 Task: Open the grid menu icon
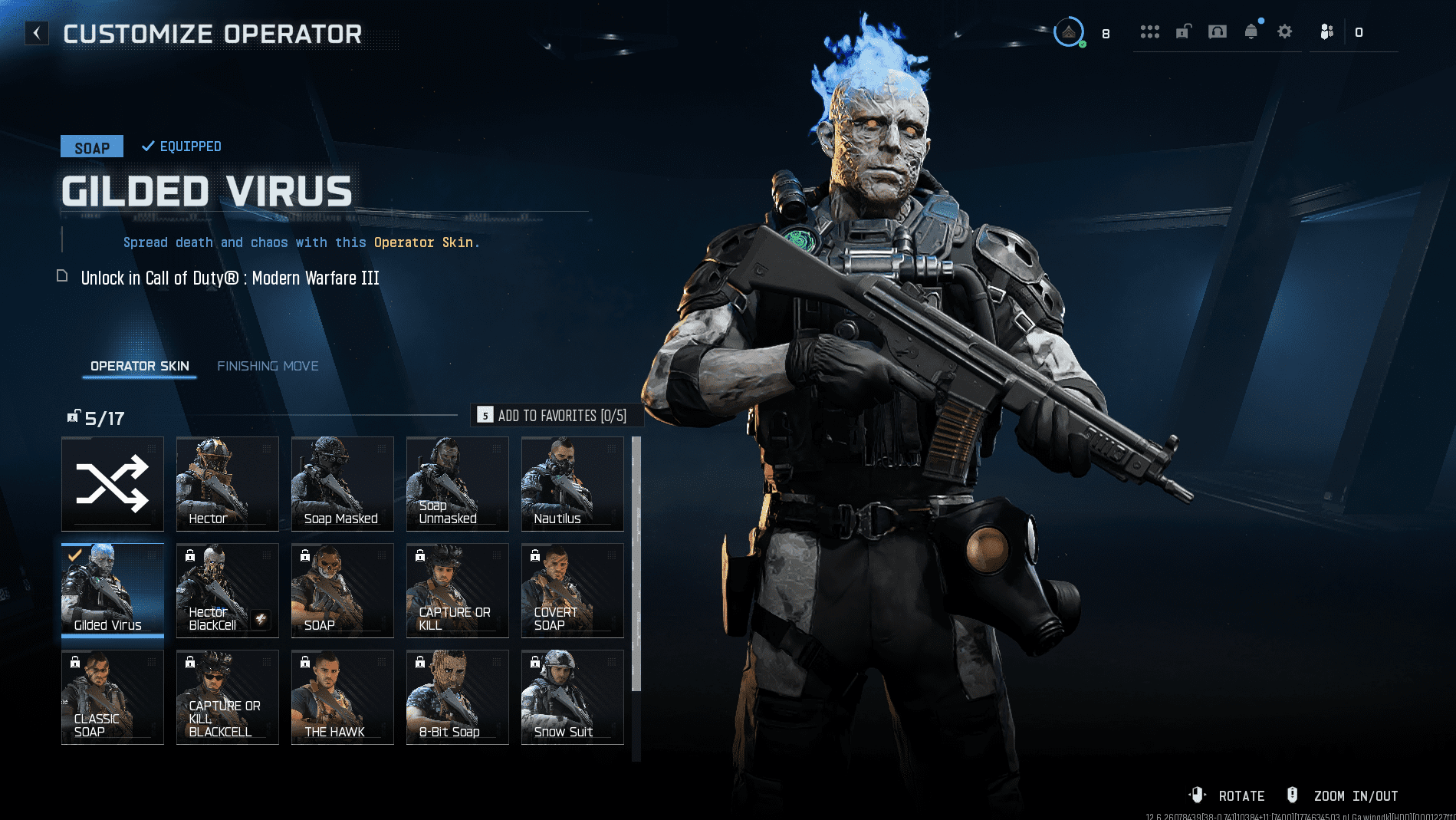(x=1149, y=31)
